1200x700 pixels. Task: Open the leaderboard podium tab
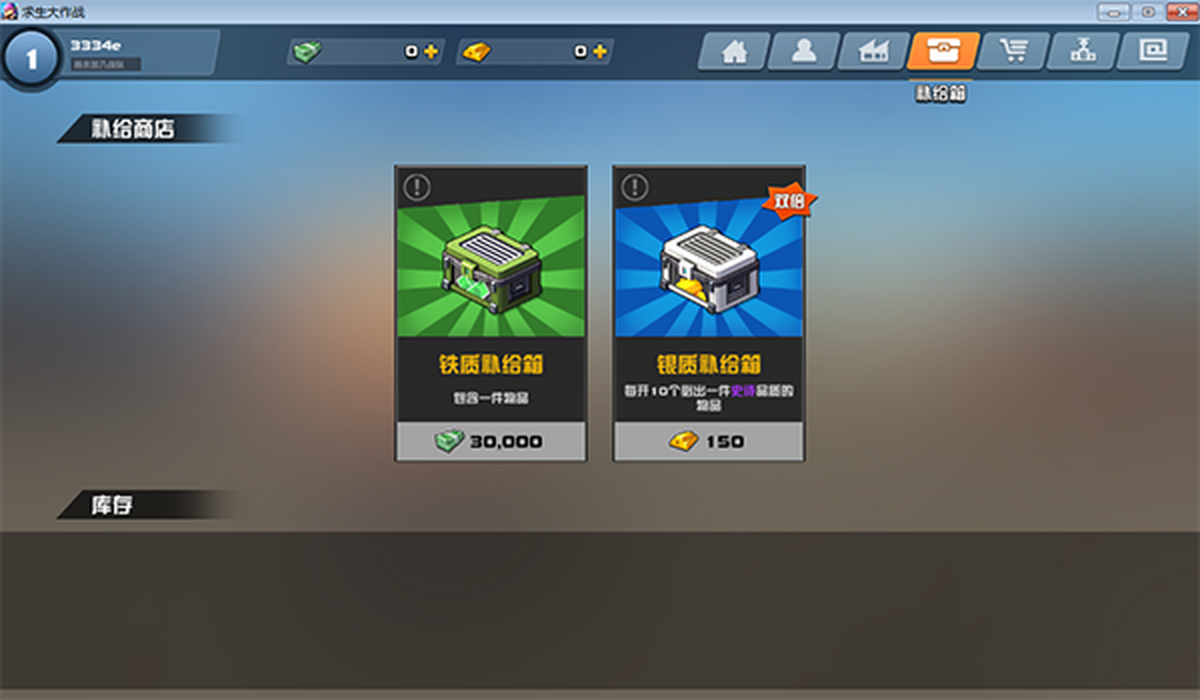(1083, 52)
